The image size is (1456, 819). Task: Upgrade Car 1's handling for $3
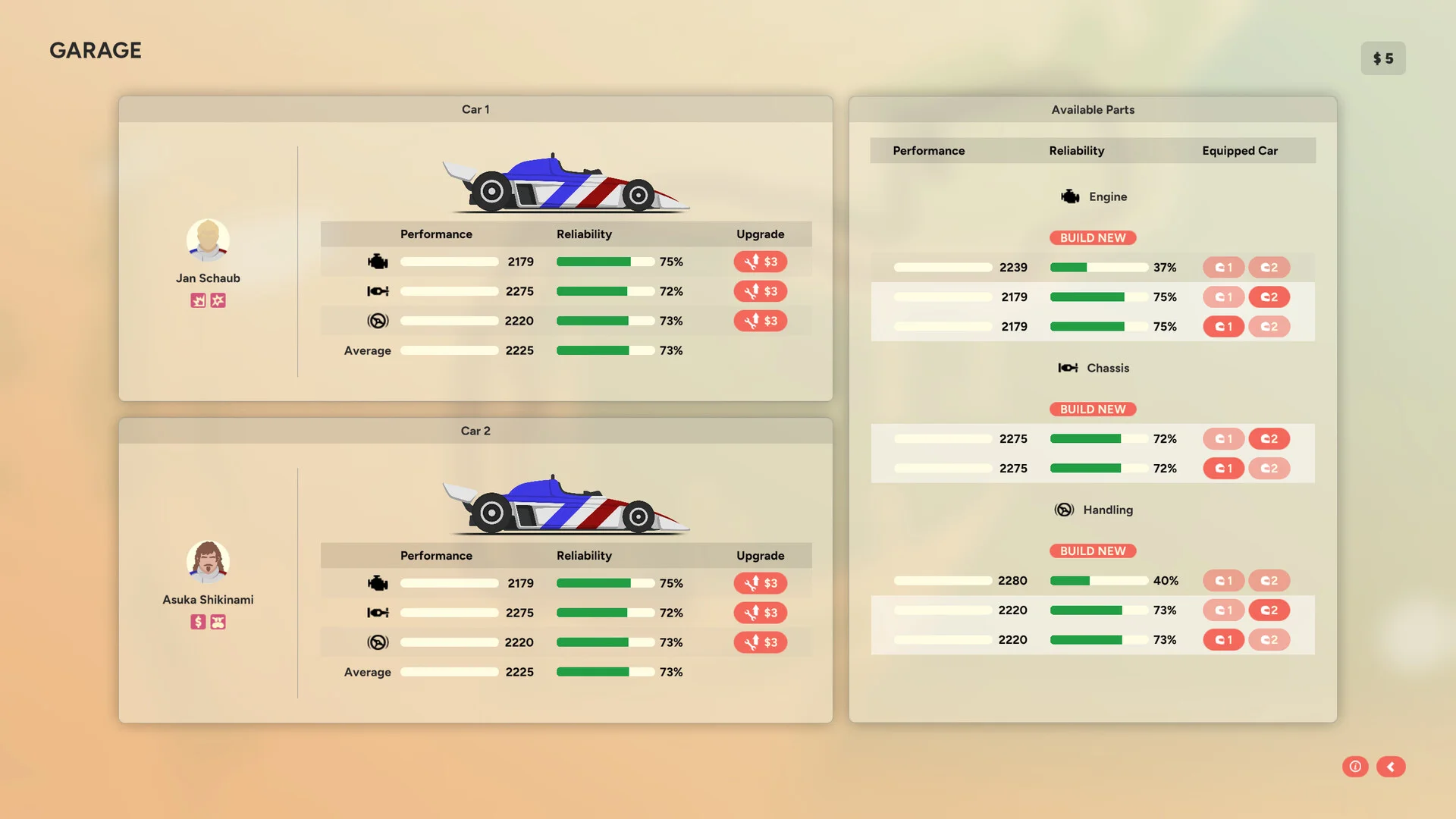coord(760,321)
